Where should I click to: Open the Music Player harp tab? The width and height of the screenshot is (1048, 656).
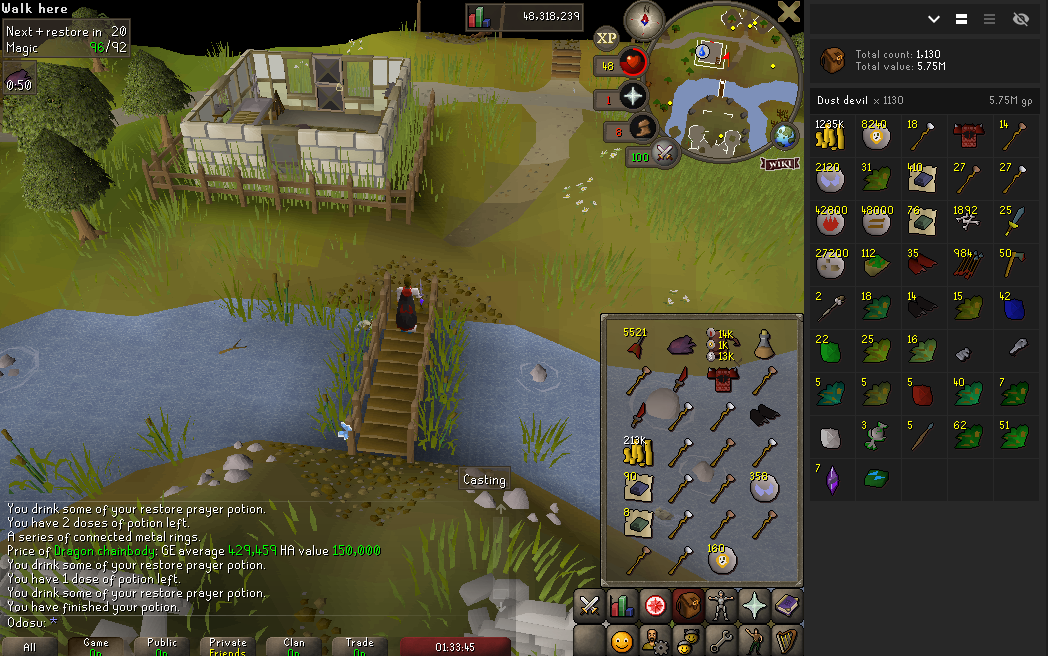pyautogui.click(x=786, y=640)
